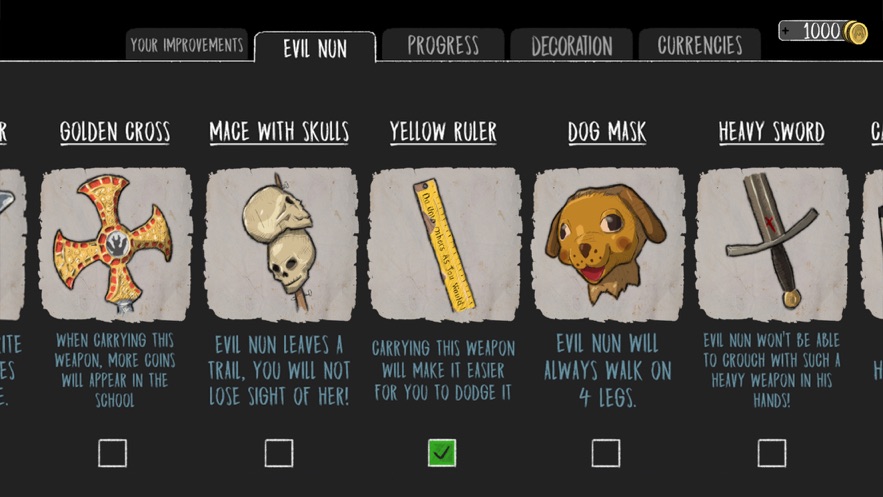Toggle the Dog Mask checkbox
Viewport: 883px width, 497px height.
(606, 453)
